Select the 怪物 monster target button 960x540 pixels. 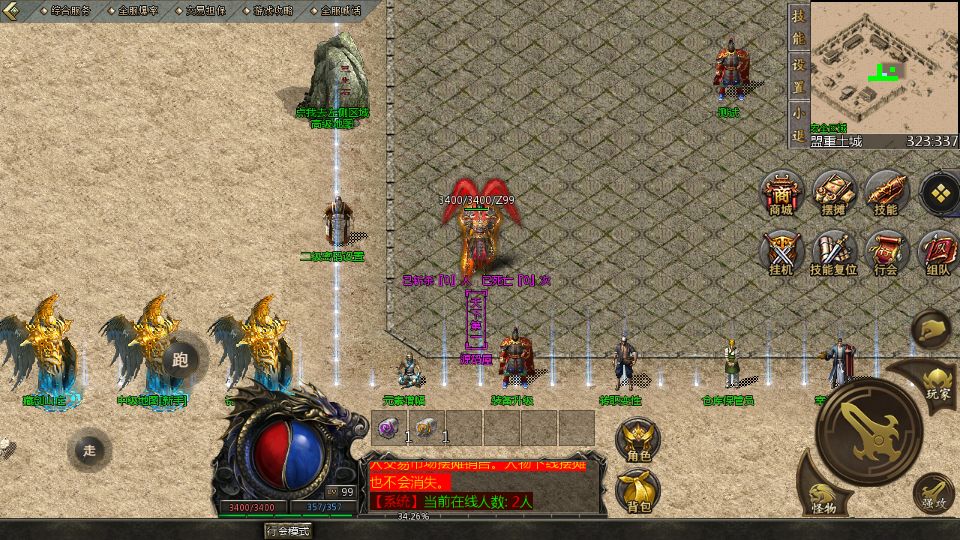coord(823,498)
